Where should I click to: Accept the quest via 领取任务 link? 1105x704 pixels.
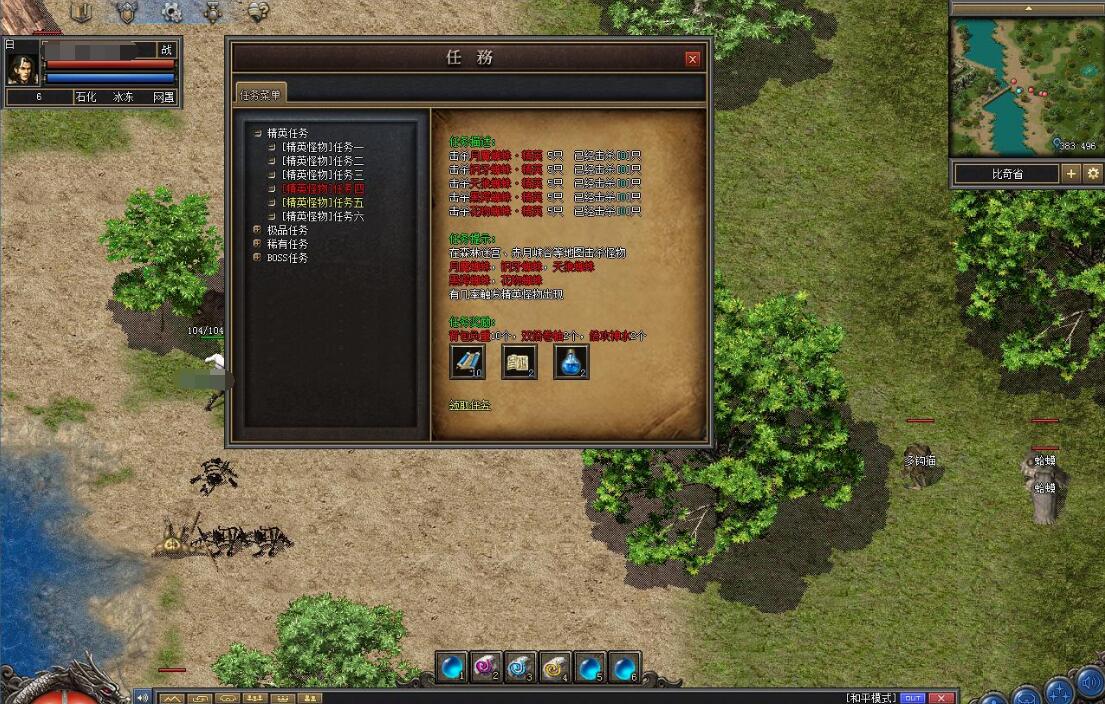[470, 406]
